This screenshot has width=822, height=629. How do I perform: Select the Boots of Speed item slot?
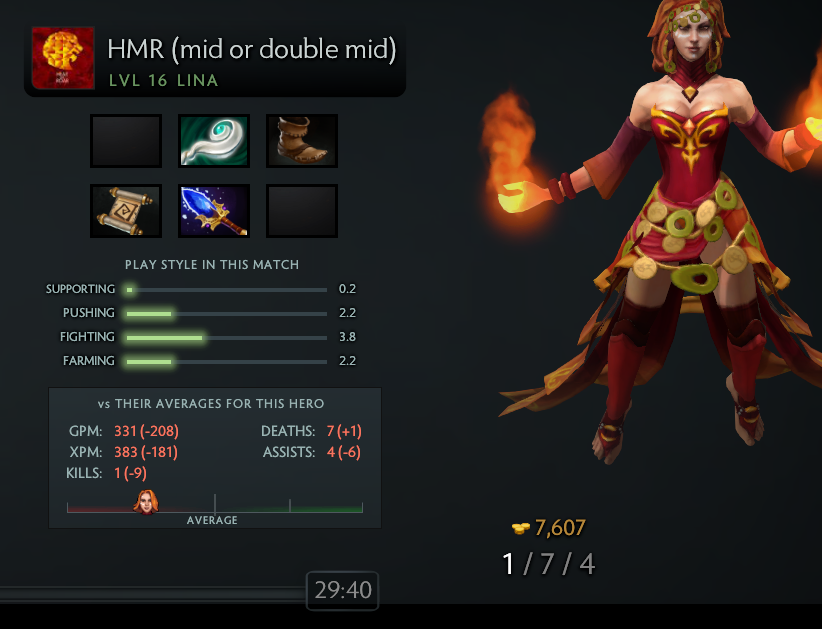tap(302, 141)
